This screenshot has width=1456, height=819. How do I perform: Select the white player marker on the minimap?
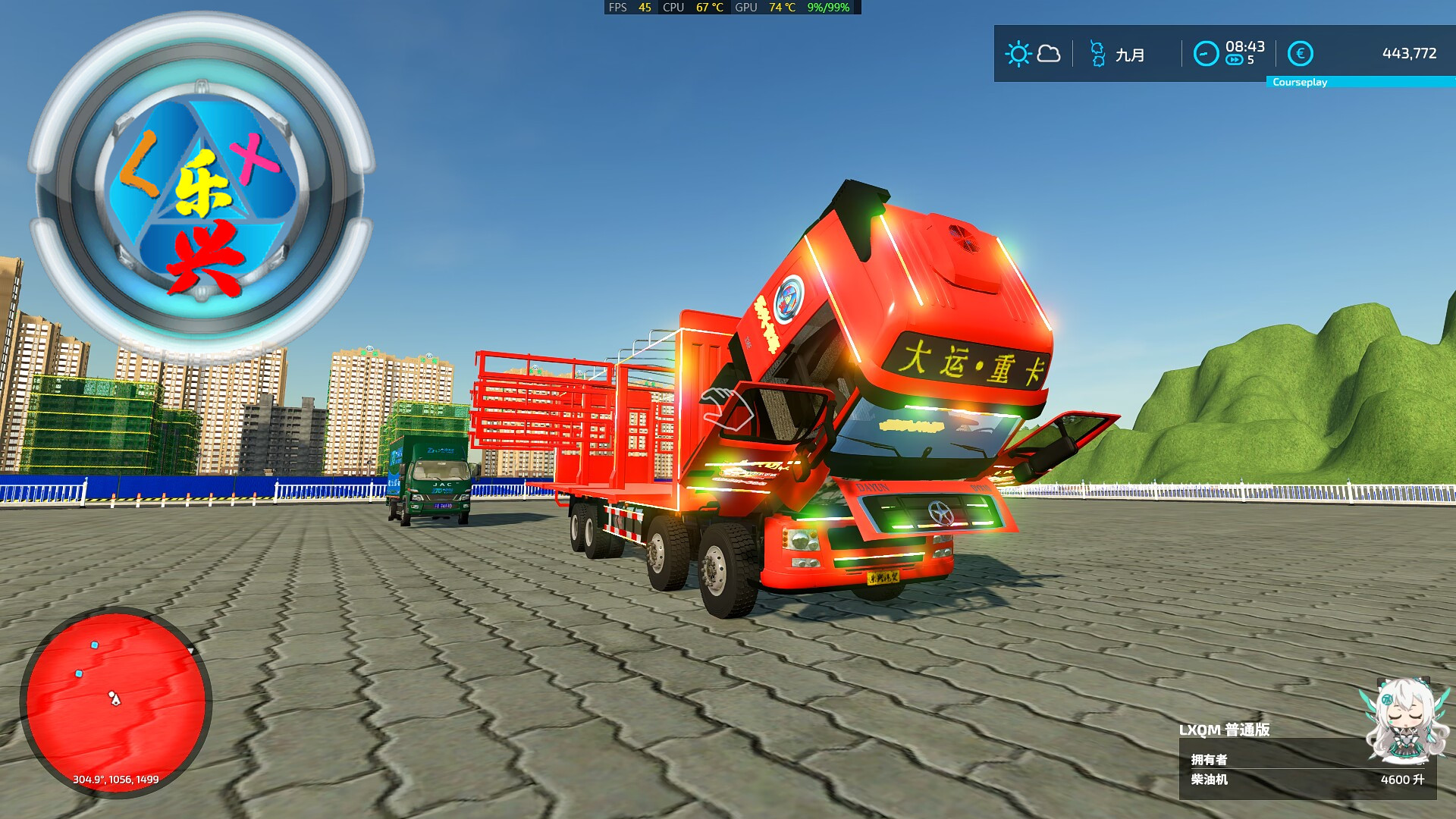(115, 699)
